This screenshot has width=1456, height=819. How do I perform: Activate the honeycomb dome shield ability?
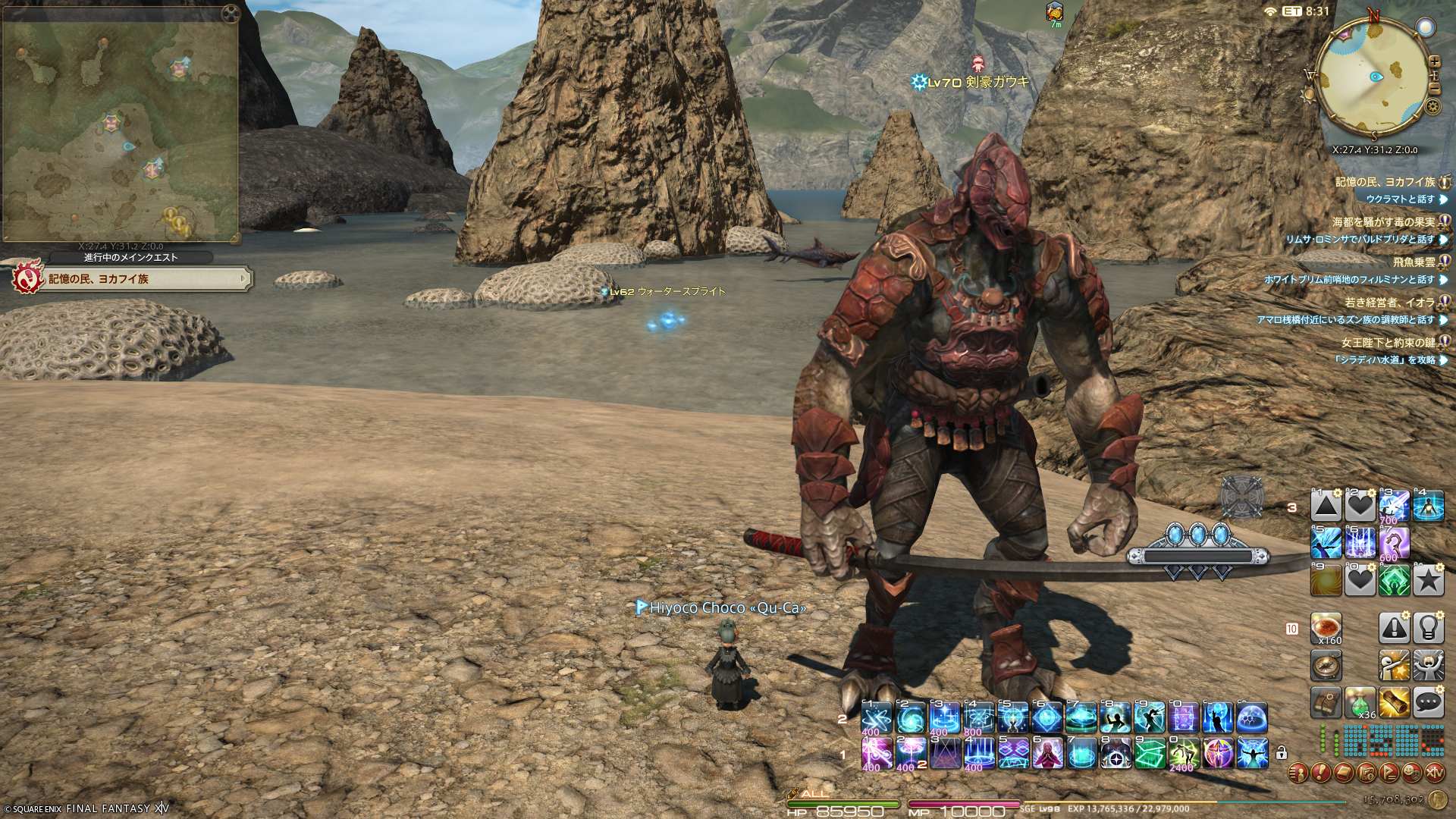point(1252,717)
